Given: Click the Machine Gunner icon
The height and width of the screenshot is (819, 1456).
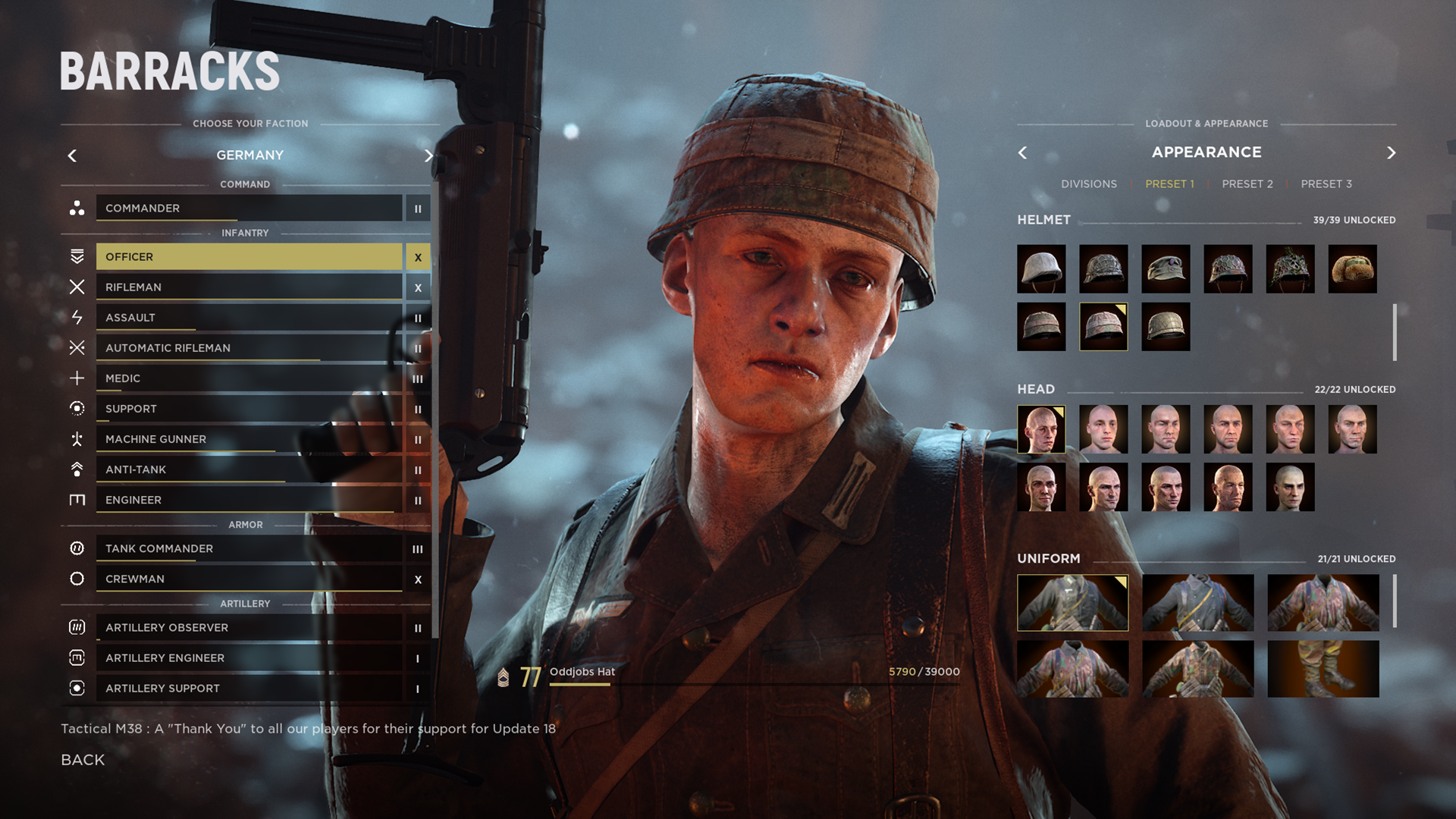Looking at the screenshot, I should pyautogui.click(x=76, y=438).
